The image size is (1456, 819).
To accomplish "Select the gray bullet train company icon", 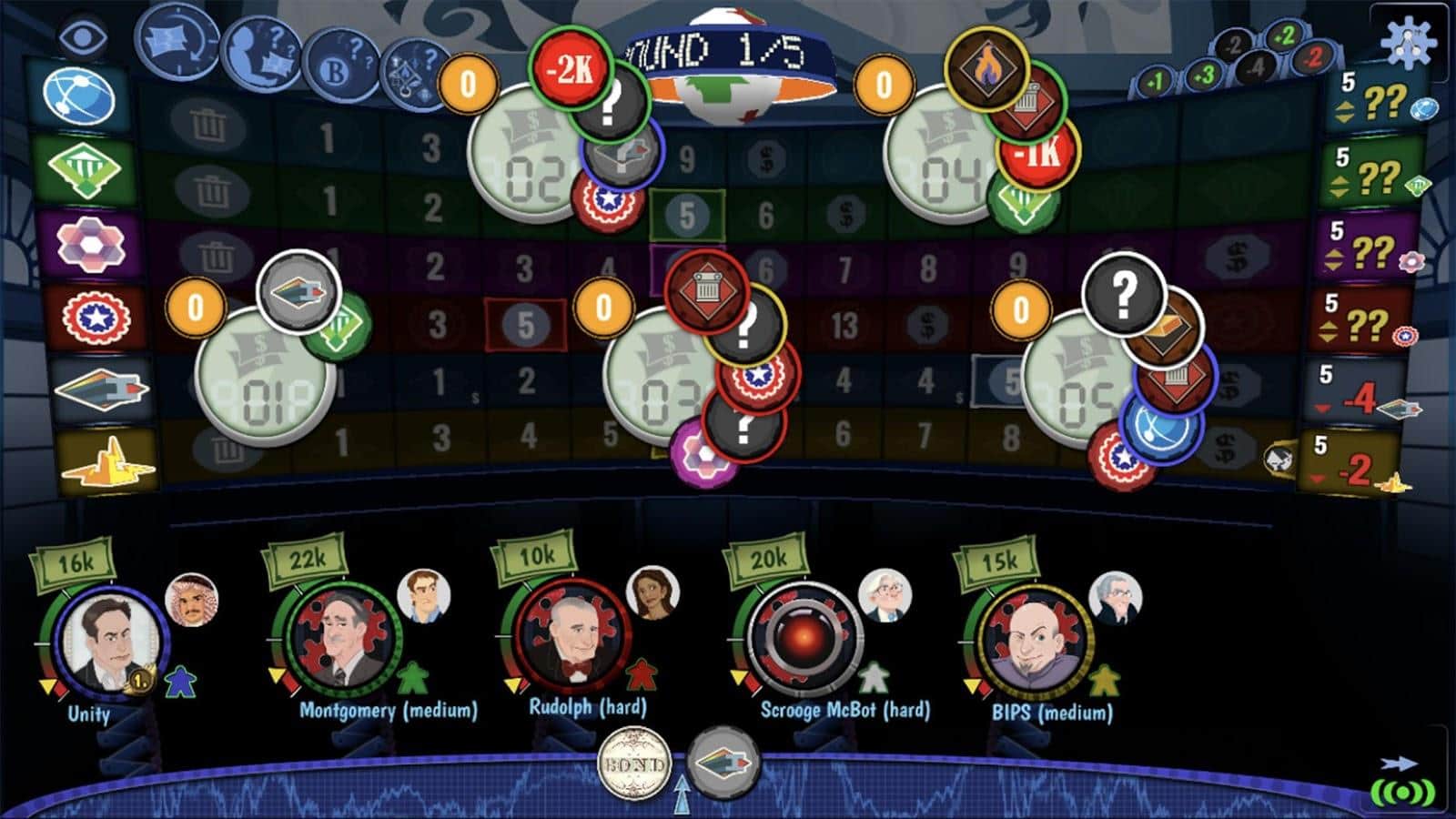I will 101,389.
